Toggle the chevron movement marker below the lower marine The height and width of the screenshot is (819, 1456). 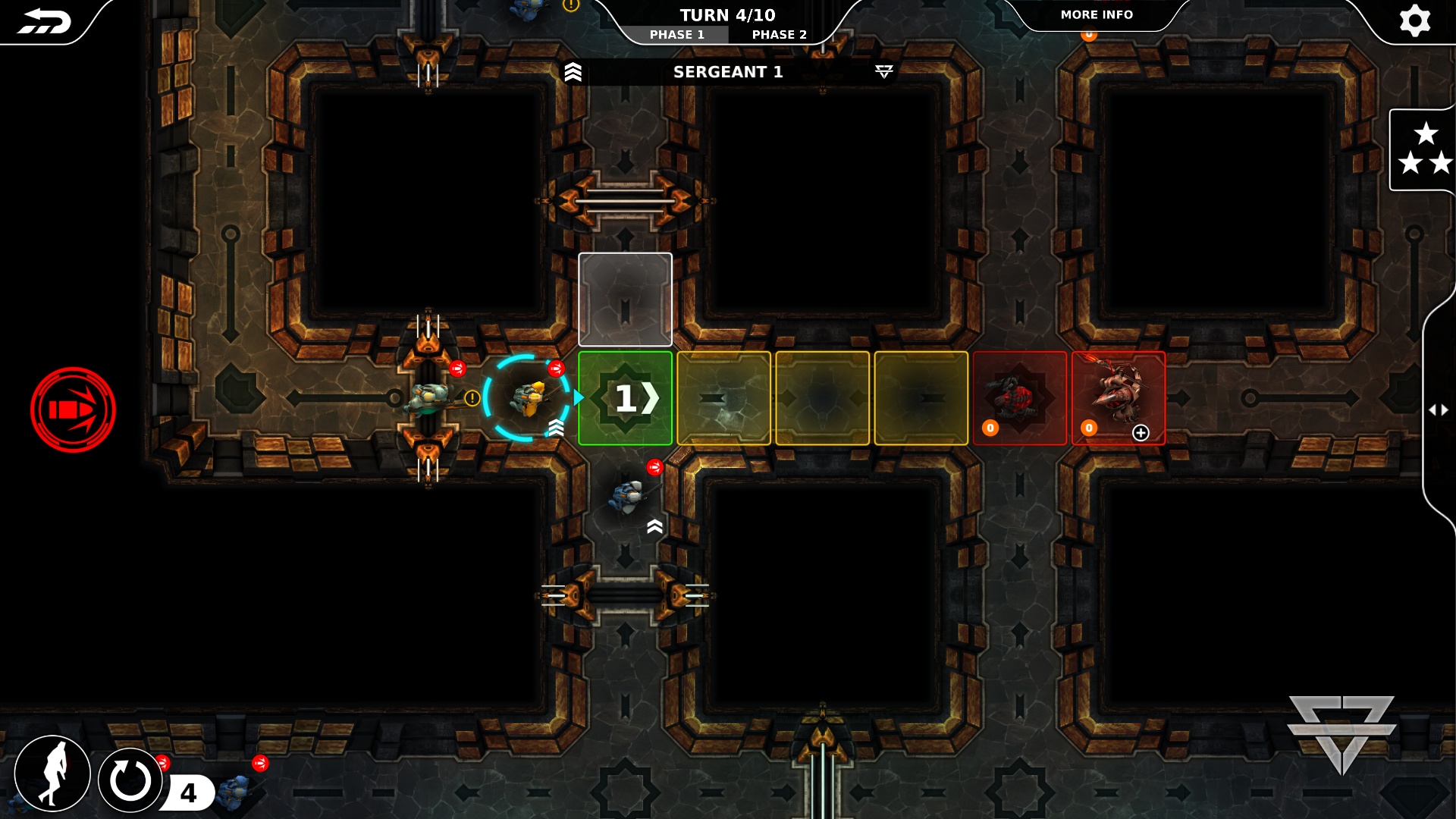click(654, 525)
